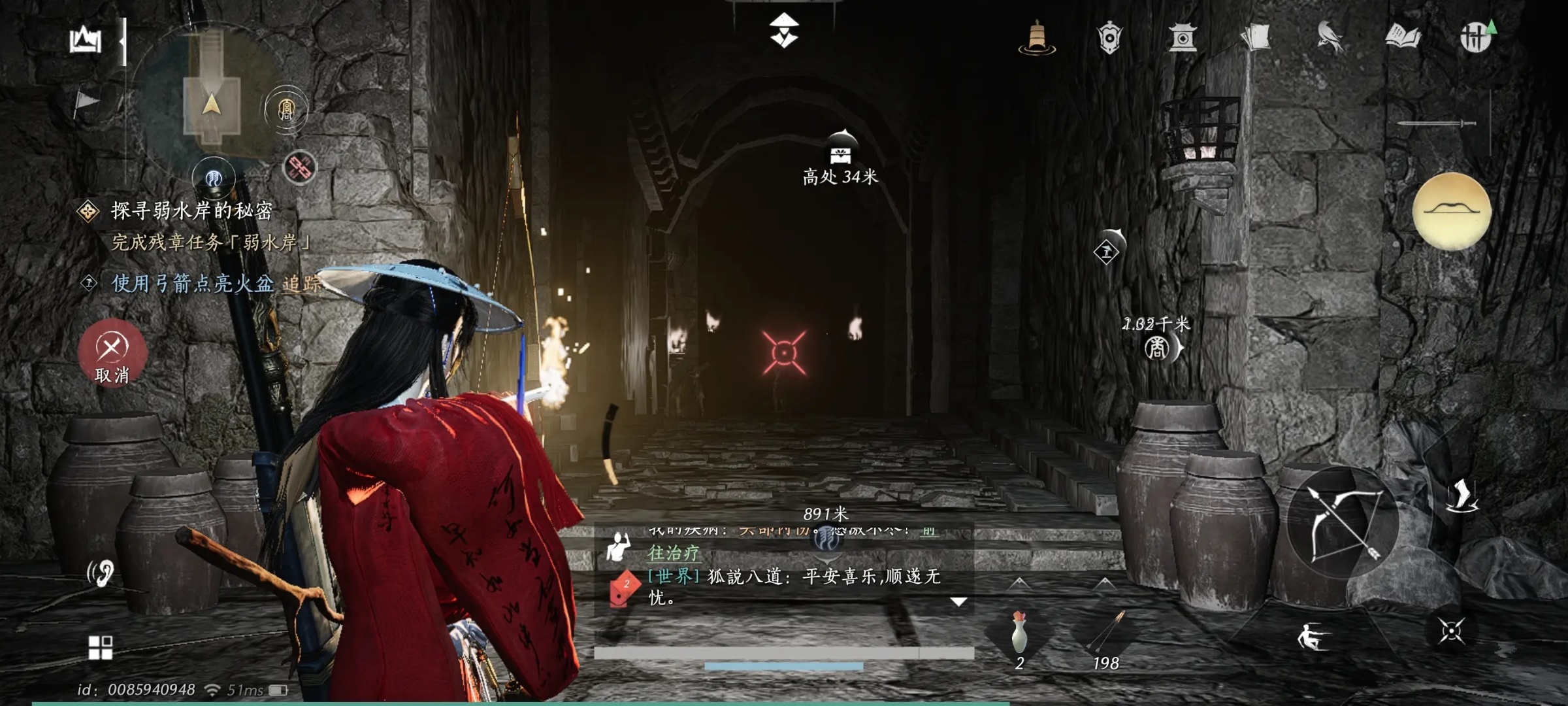Use the healing potion vase slot
This screenshot has height=706, width=1568.
tap(1019, 634)
